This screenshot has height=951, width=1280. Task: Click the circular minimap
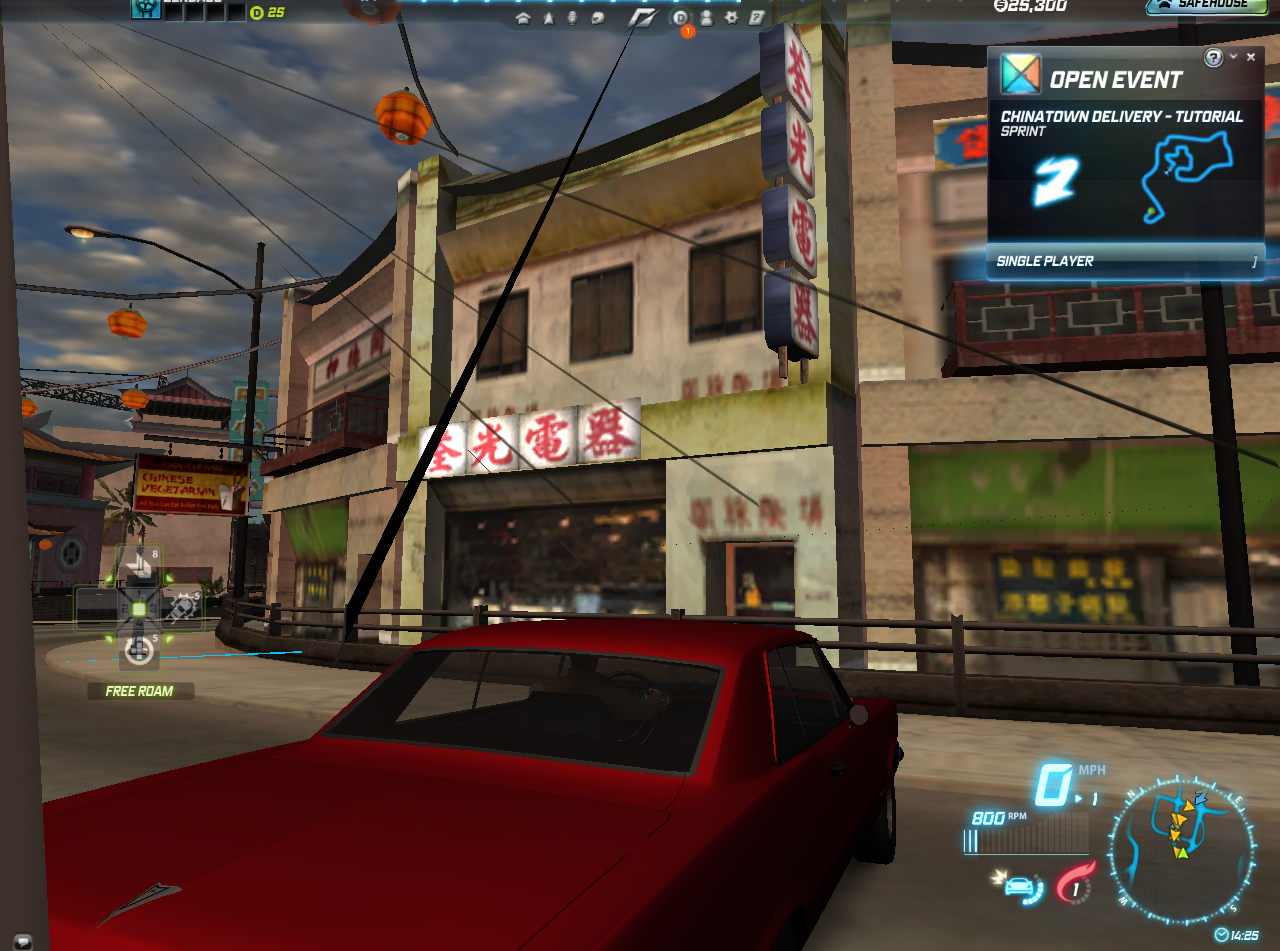click(x=1181, y=849)
